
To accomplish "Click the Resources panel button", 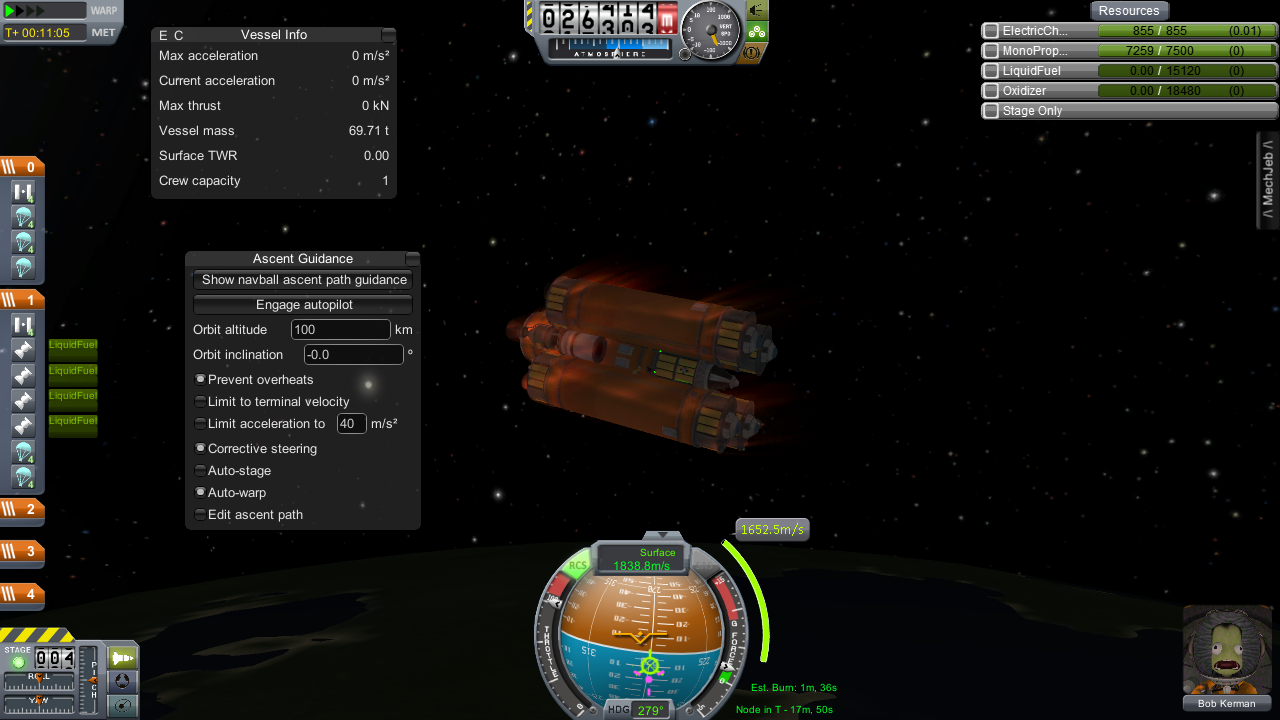I will [x=1128, y=11].
